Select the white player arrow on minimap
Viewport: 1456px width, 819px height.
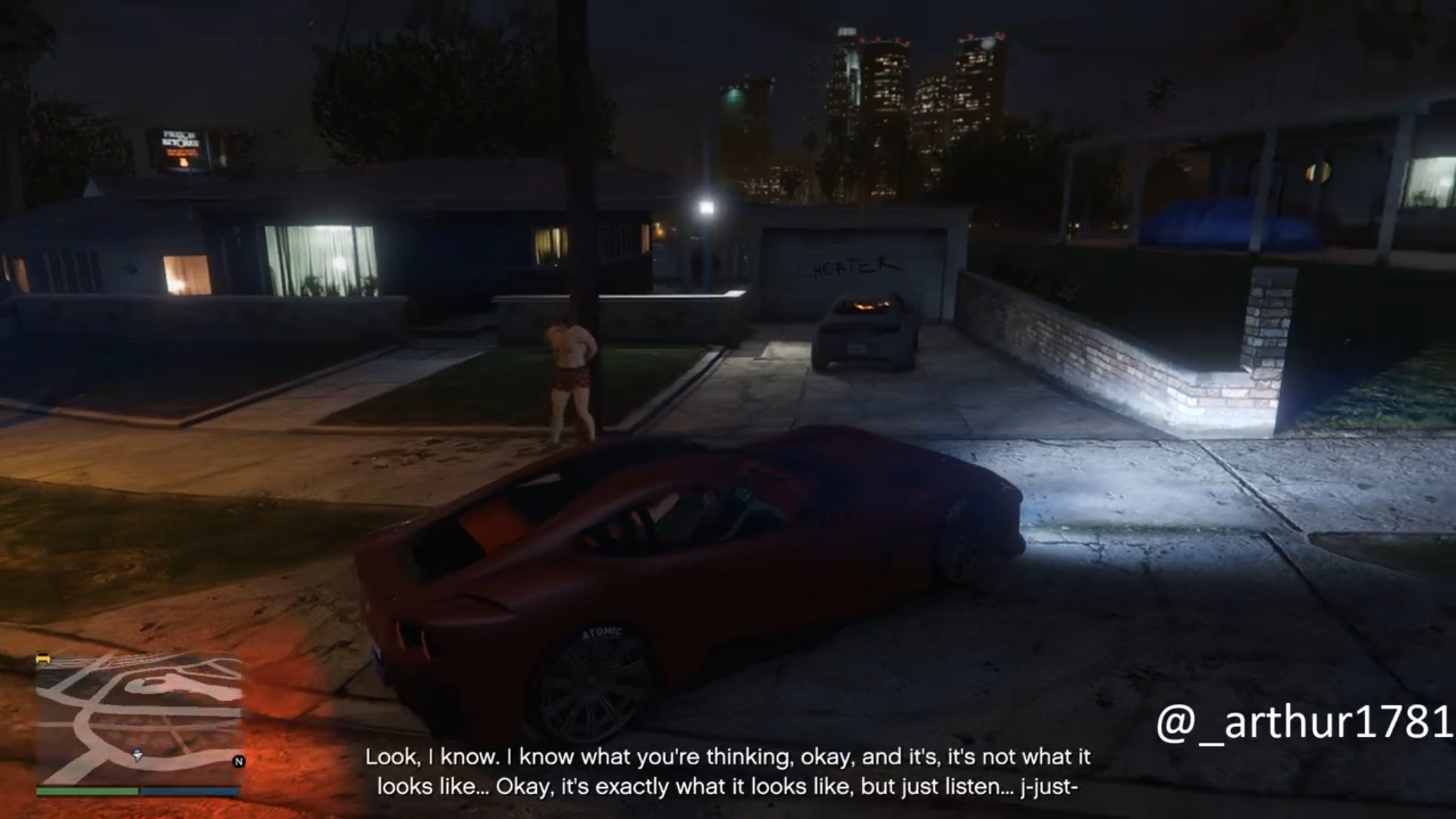click(x=137, y=755)
